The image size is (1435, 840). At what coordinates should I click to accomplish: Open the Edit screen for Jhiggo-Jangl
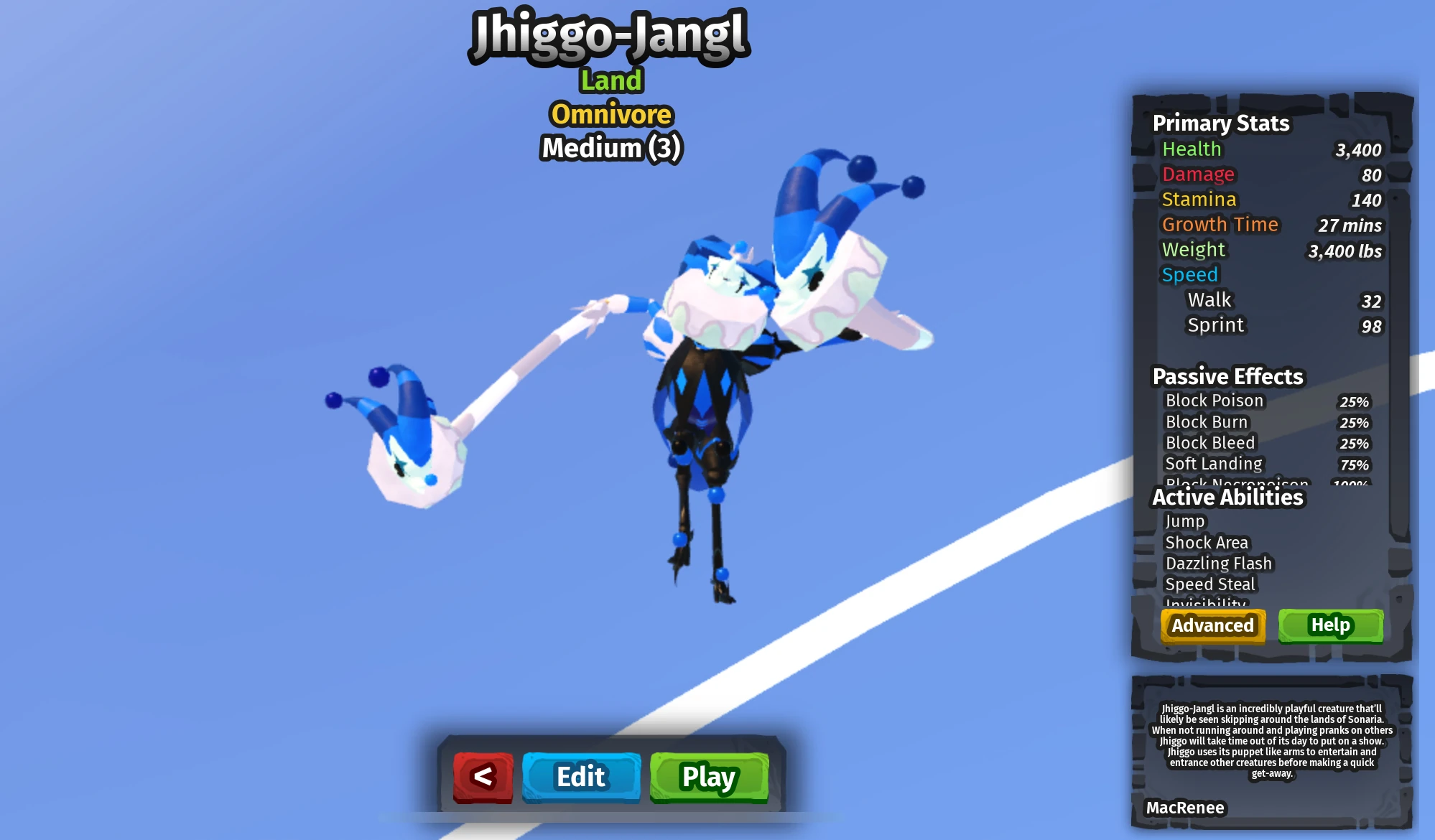582,777
